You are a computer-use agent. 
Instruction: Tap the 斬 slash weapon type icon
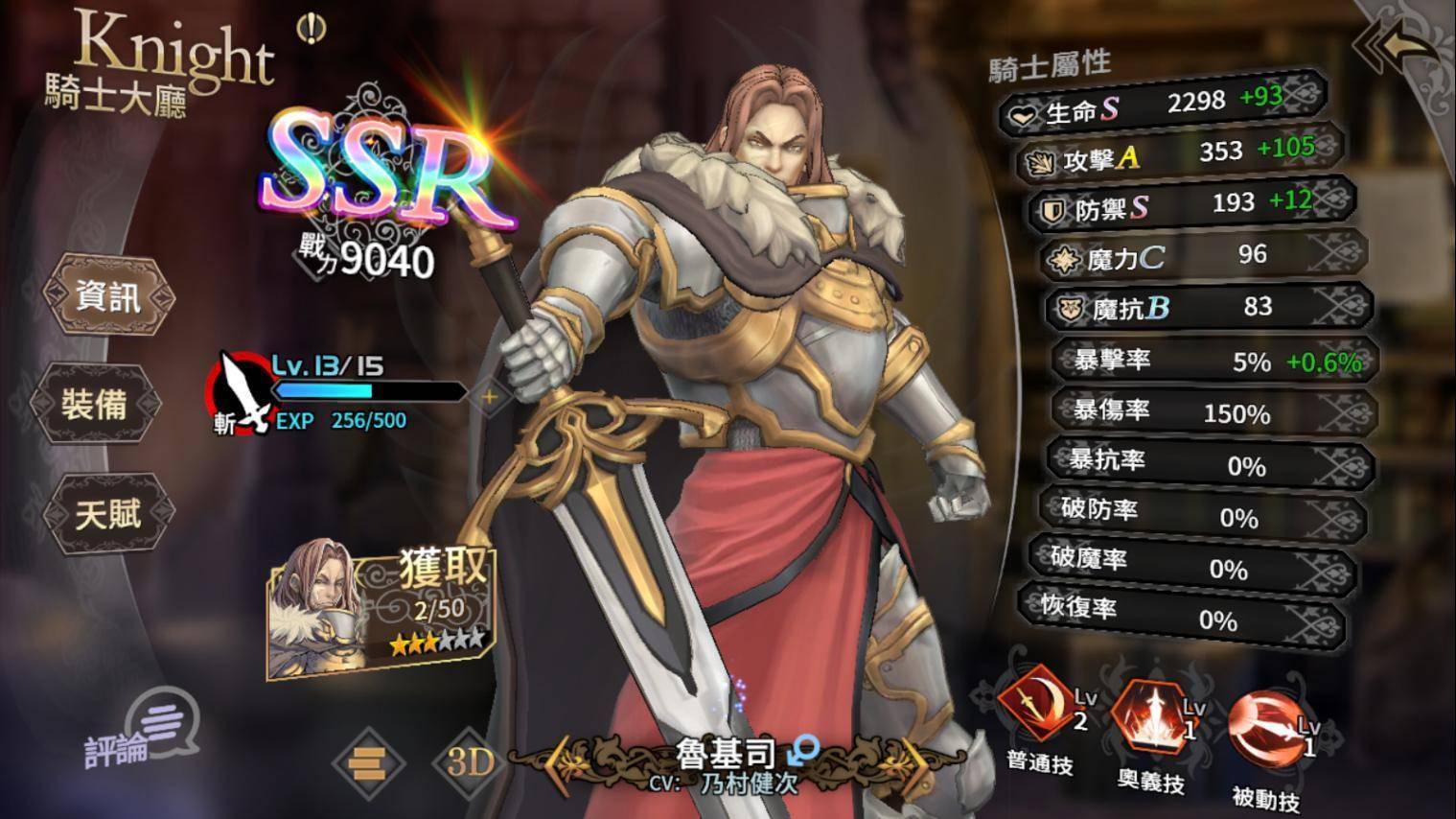click(x=240, y=393)
